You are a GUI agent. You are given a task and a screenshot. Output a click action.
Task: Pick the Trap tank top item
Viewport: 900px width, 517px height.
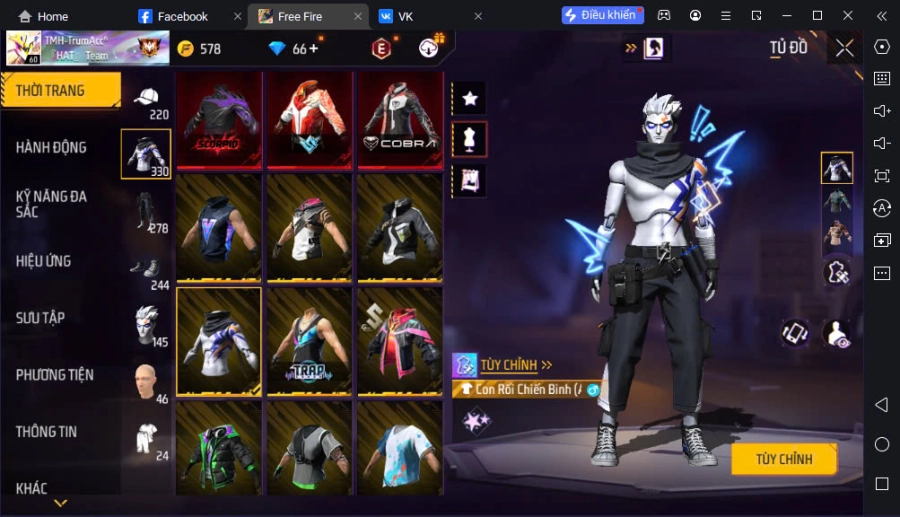310,341
